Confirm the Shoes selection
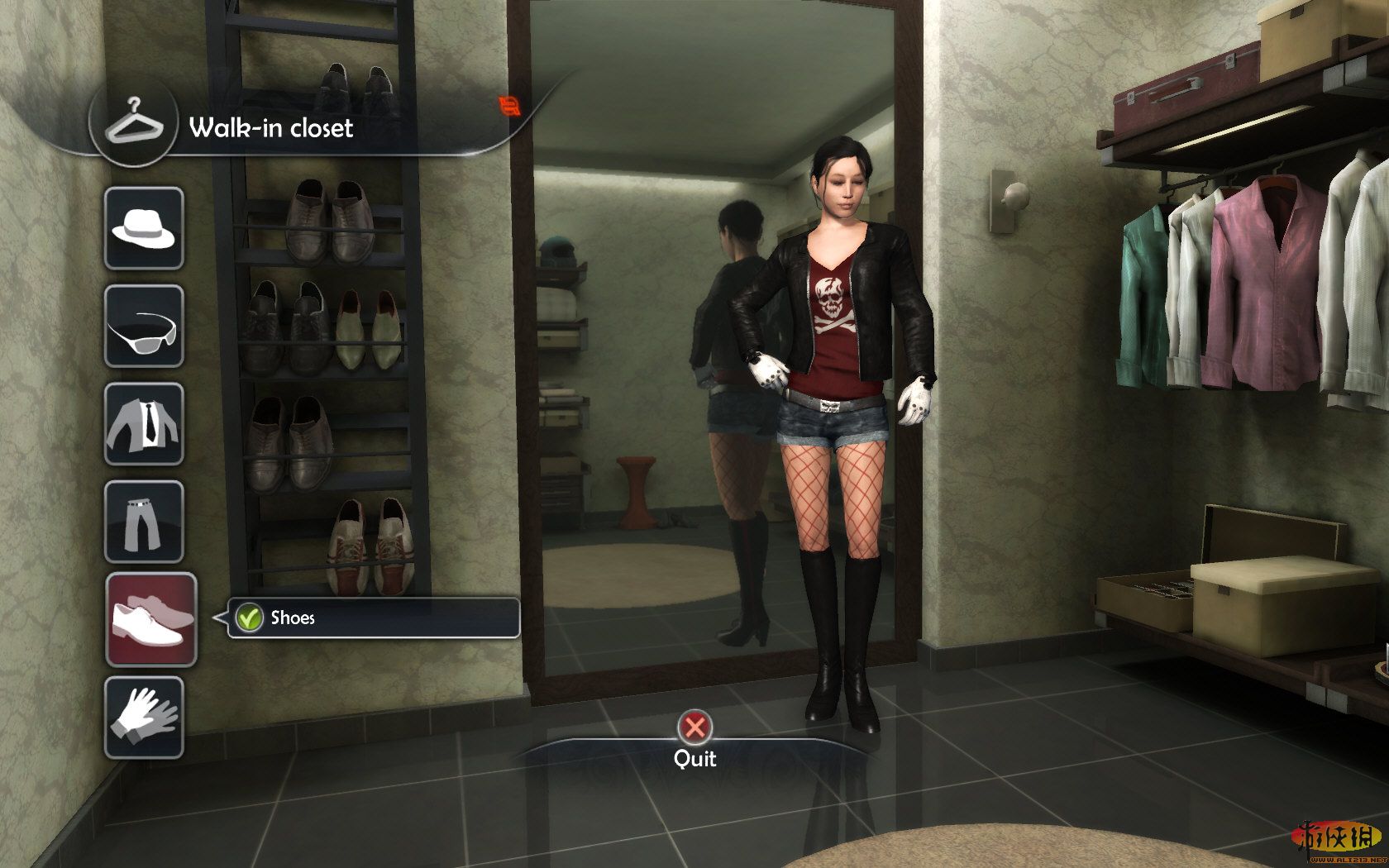This screenshot has height=868, width=1389. point(249,618)
